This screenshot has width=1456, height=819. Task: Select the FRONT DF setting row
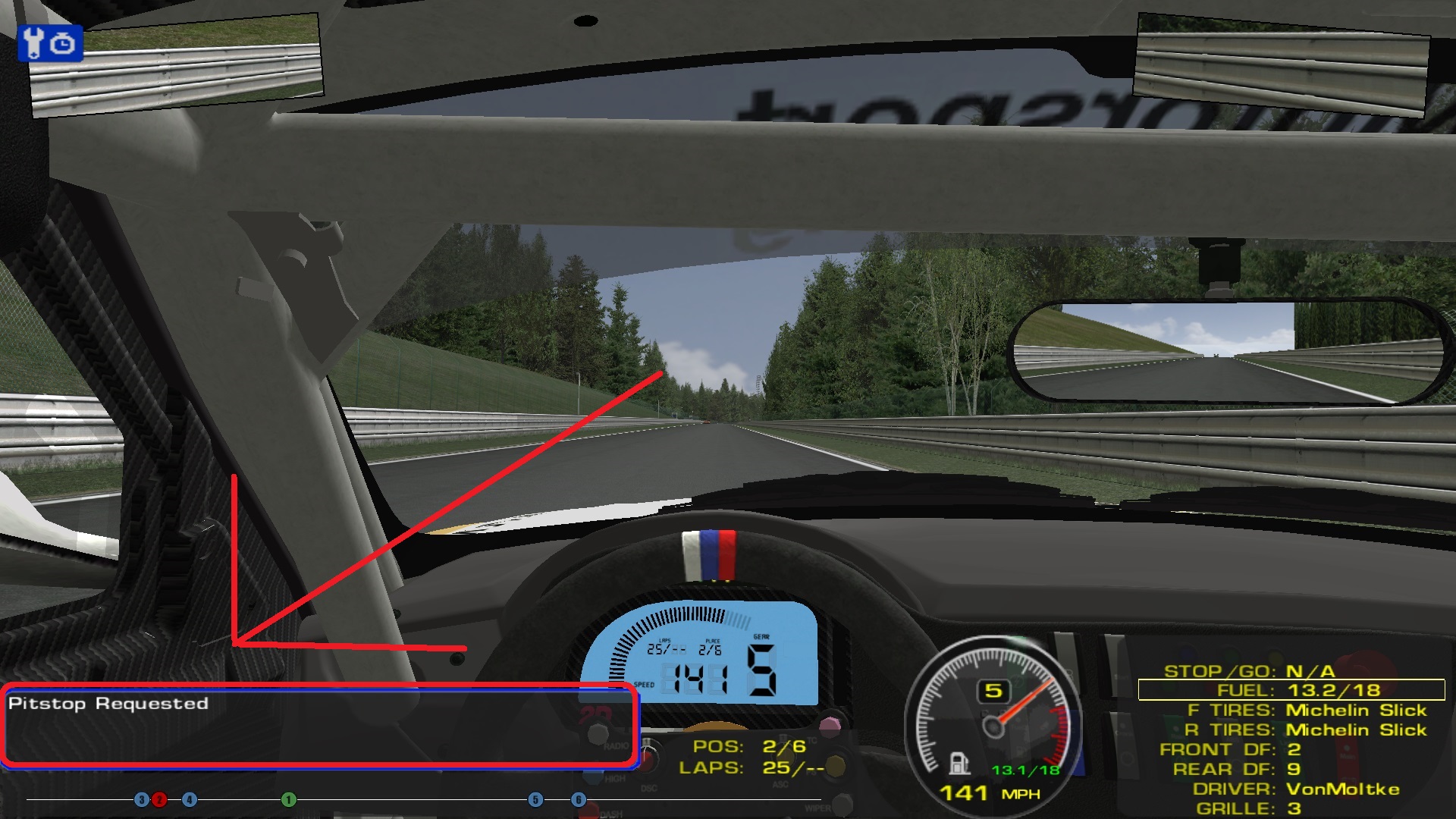pos(1230,750)
